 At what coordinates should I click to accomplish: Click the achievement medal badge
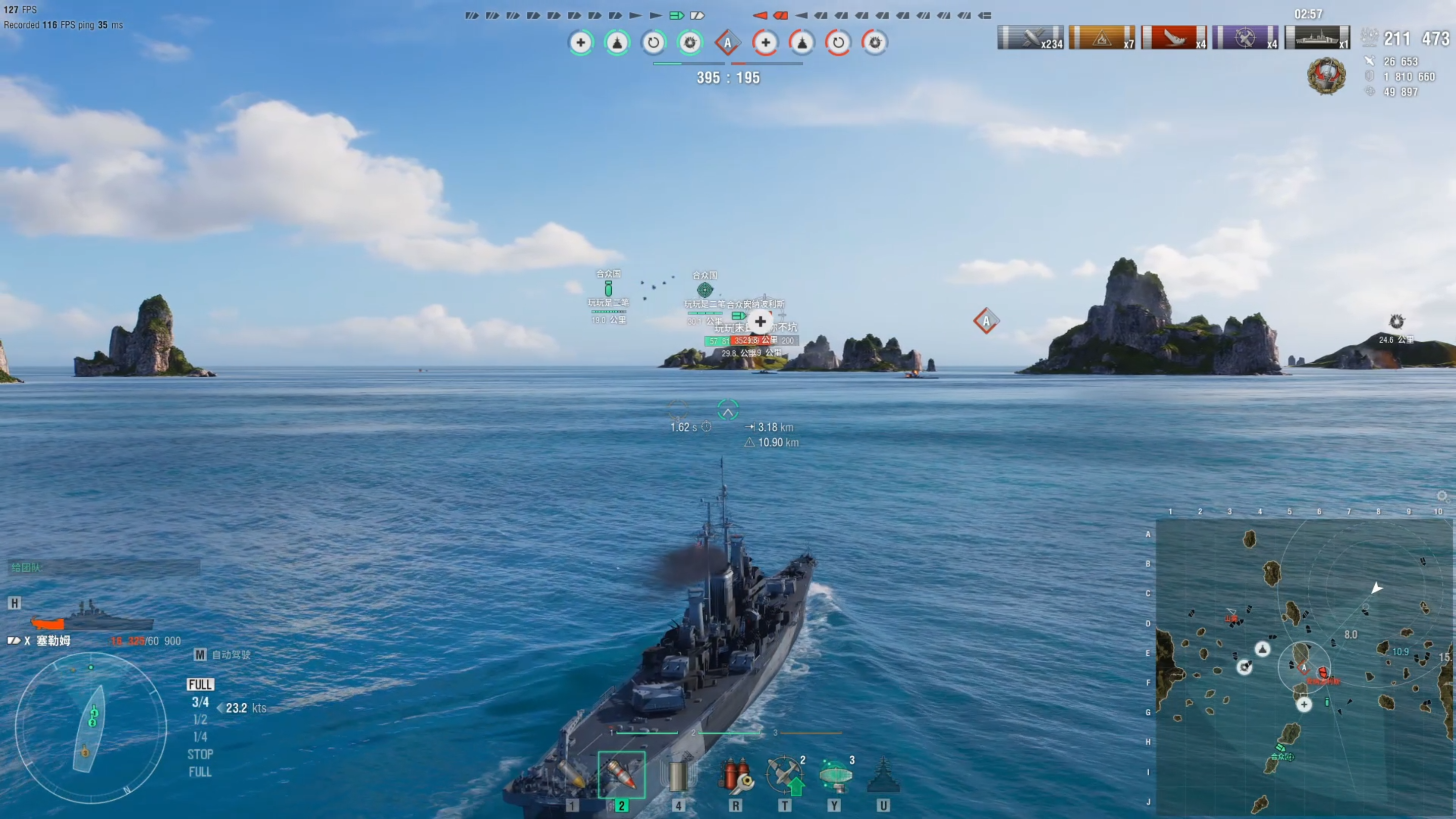pyautogui.click(x=1326, y=76)
